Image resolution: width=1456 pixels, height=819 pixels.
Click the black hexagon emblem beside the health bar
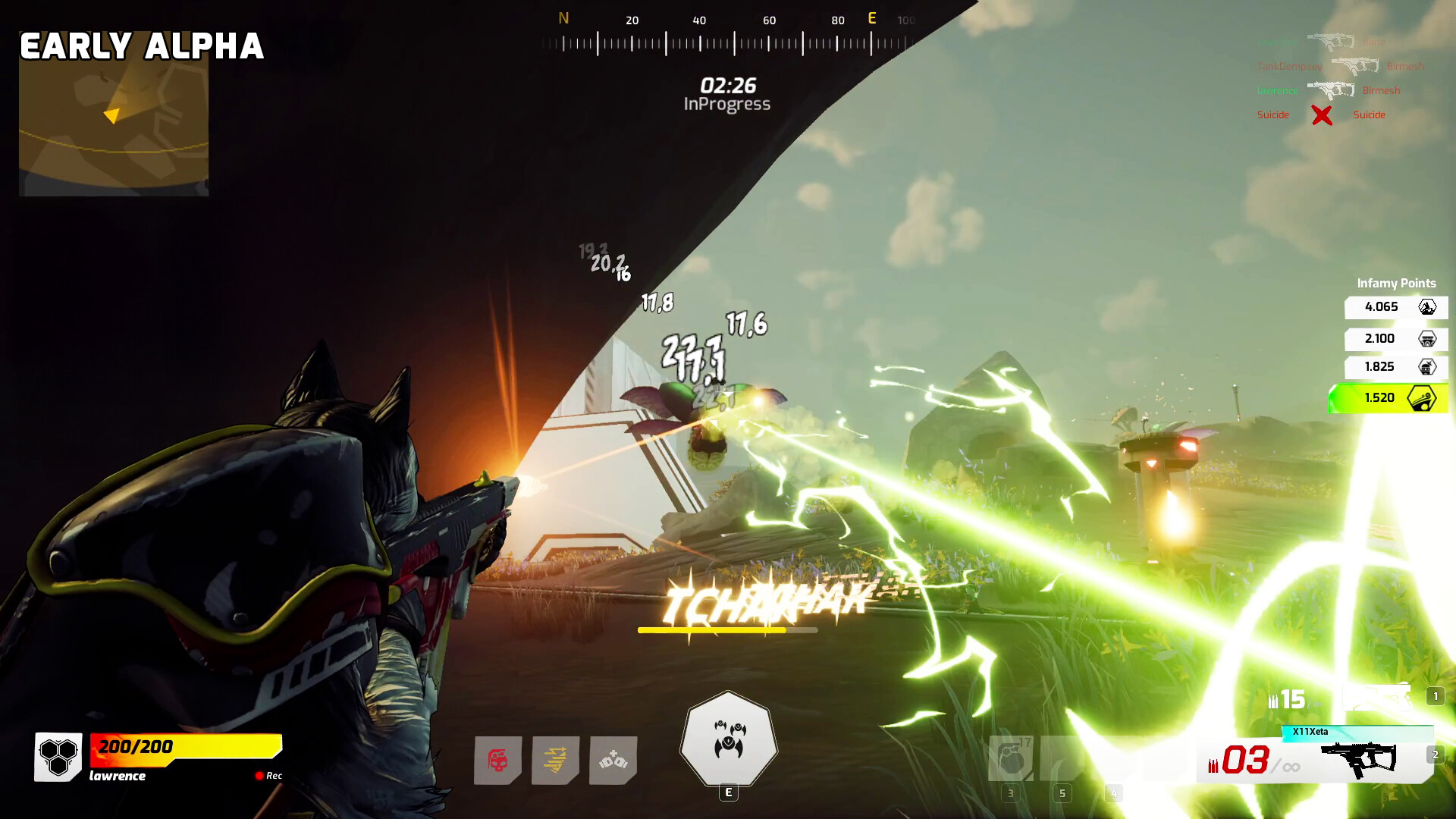(58, 756)
